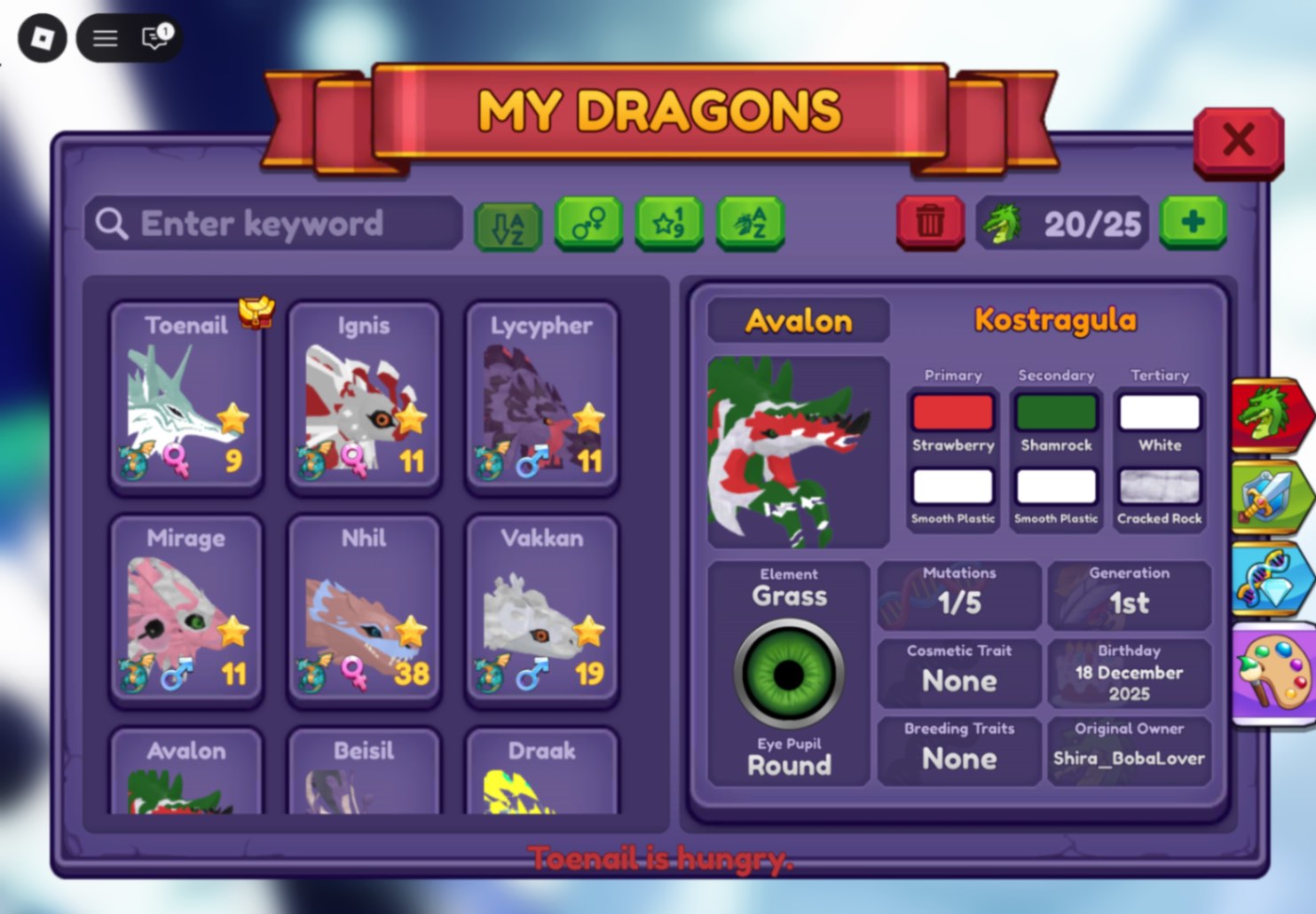Sort dragons by species name
Image resolution: width=1316 pixels, height=914 pixels.
(x=750, y=225)
